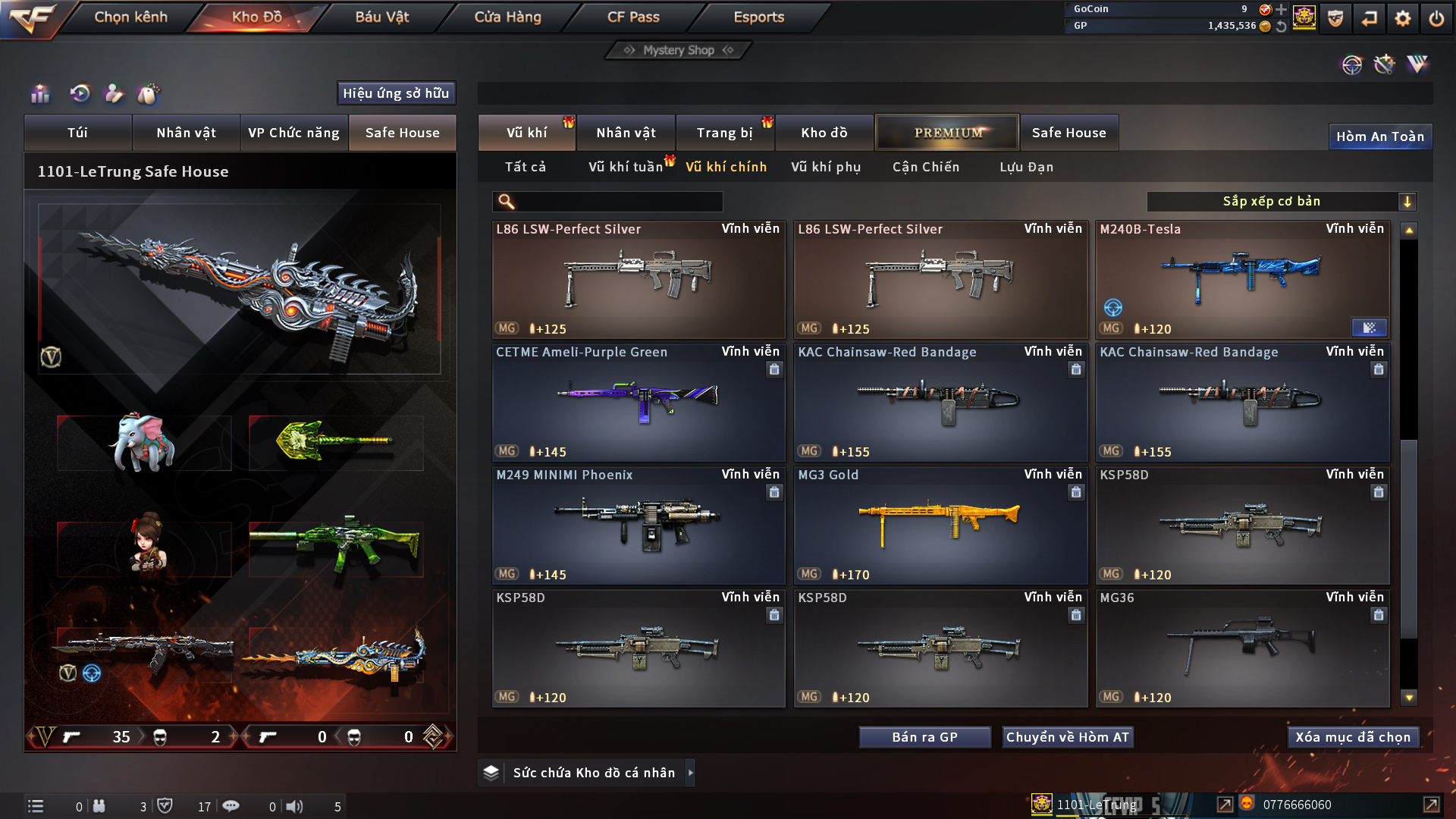Open the Mystery Shop
The image size is (1456, 819).
click(x=679, y=50)
